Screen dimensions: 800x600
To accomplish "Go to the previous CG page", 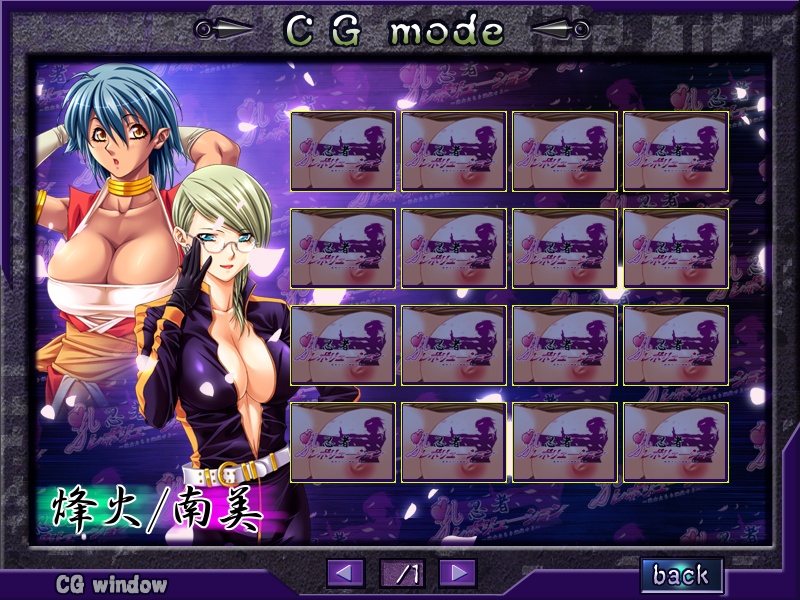I will coord(346,573).
